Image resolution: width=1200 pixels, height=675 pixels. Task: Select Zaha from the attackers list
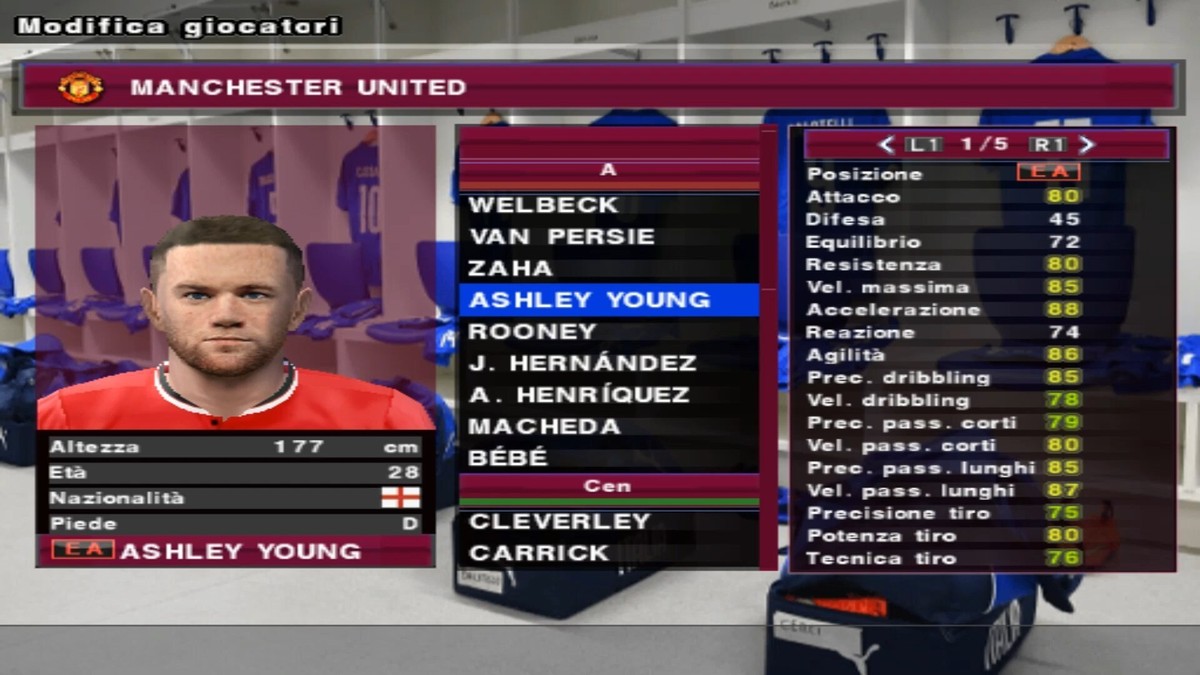point(510,268)
